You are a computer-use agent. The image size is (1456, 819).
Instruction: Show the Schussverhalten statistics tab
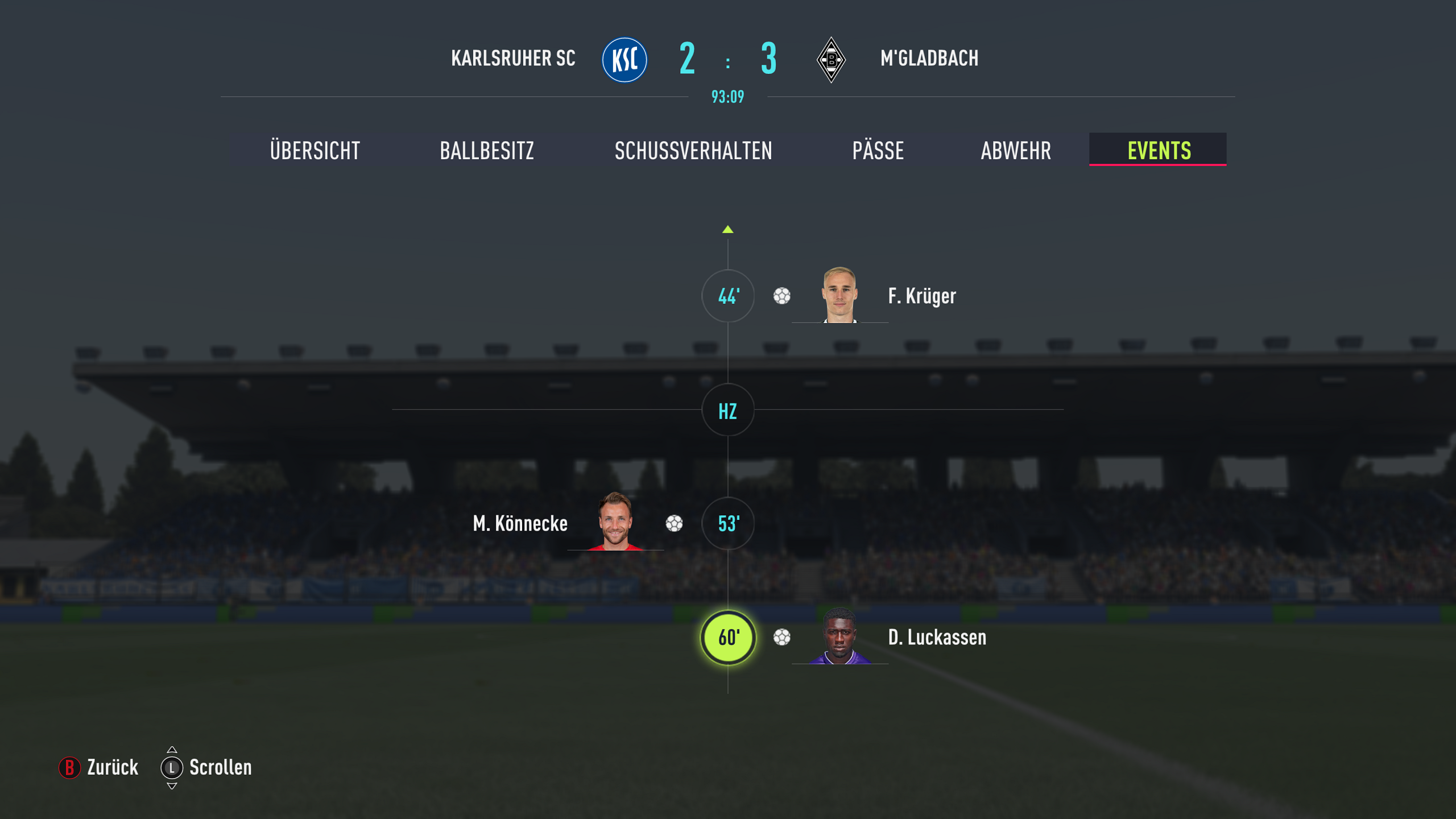click(x=693, y=151)
